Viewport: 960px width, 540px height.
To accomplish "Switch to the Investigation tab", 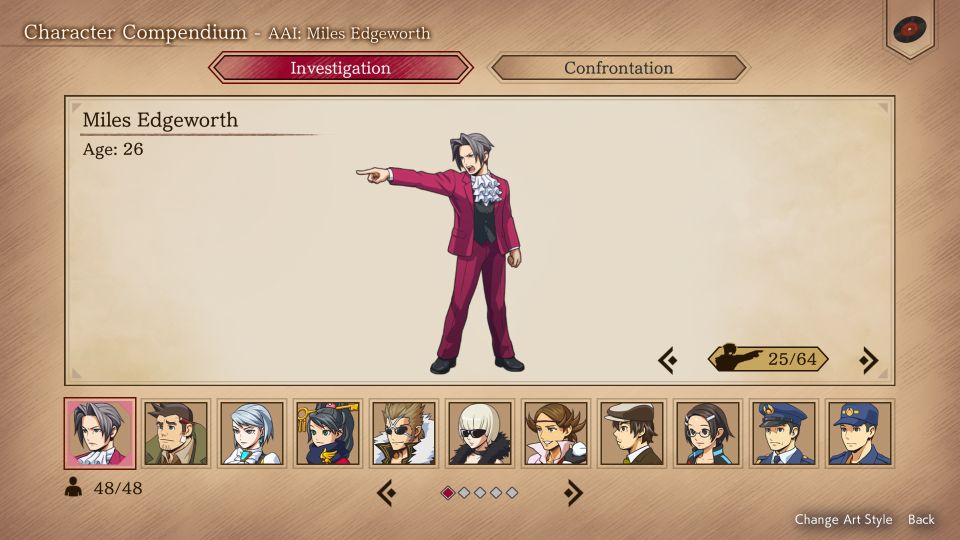I will pyautogui.click(x=340, y=68).
